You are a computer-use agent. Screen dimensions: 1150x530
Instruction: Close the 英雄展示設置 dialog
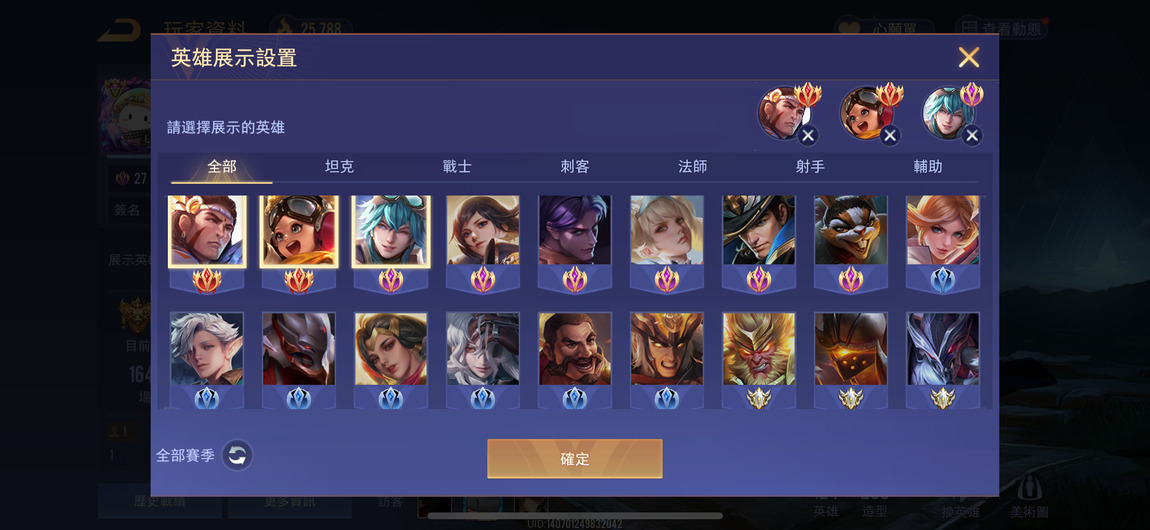pyautogui.click(x=968, y=57)
